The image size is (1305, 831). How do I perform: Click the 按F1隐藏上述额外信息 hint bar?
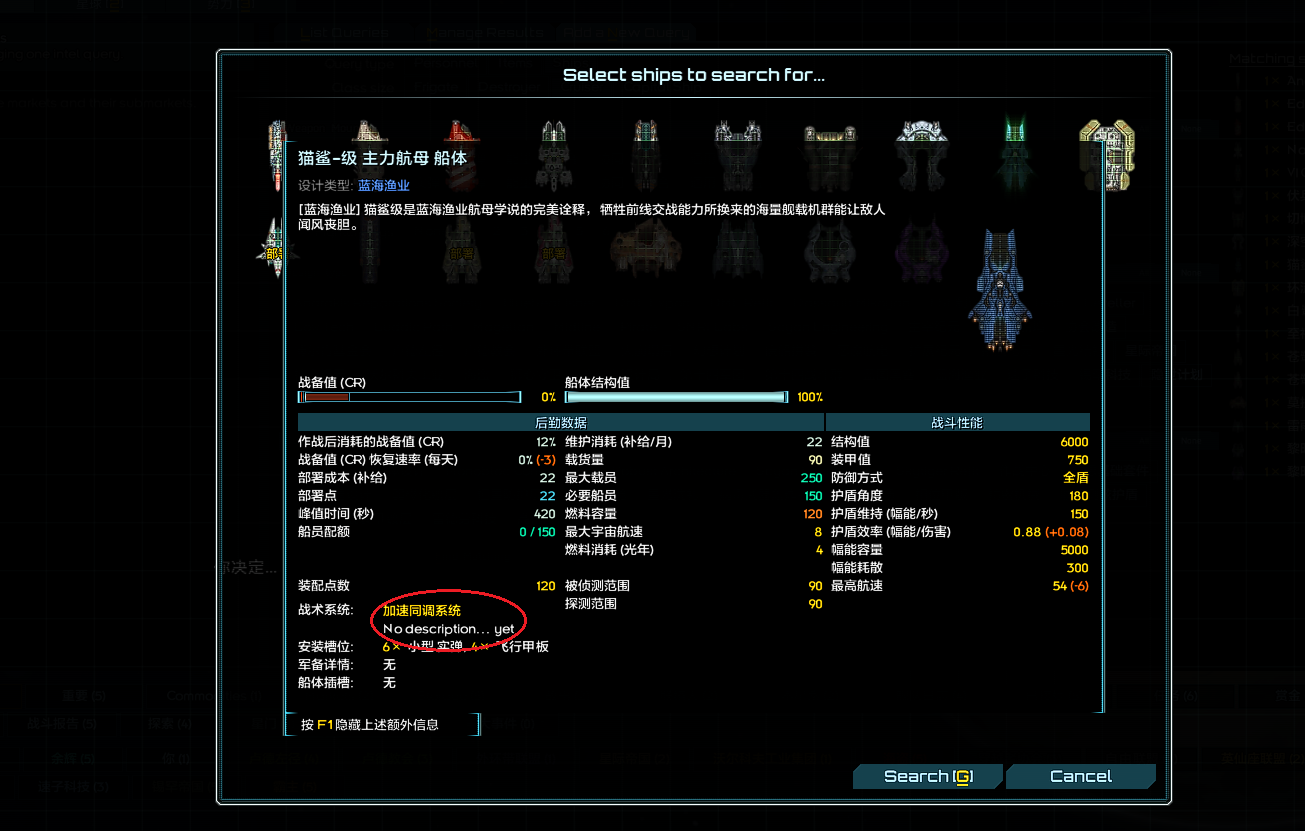point(383,723)
